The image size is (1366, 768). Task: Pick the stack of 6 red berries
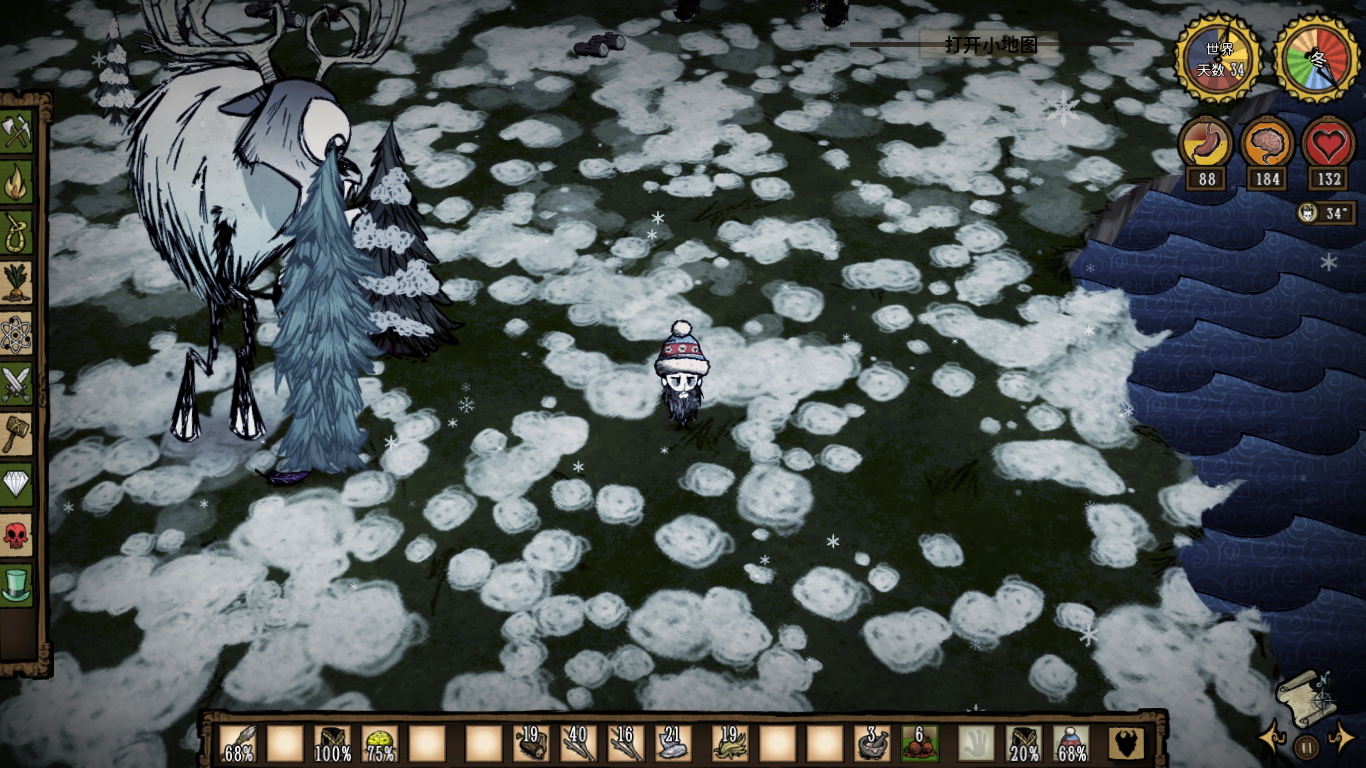coord(919,743)
